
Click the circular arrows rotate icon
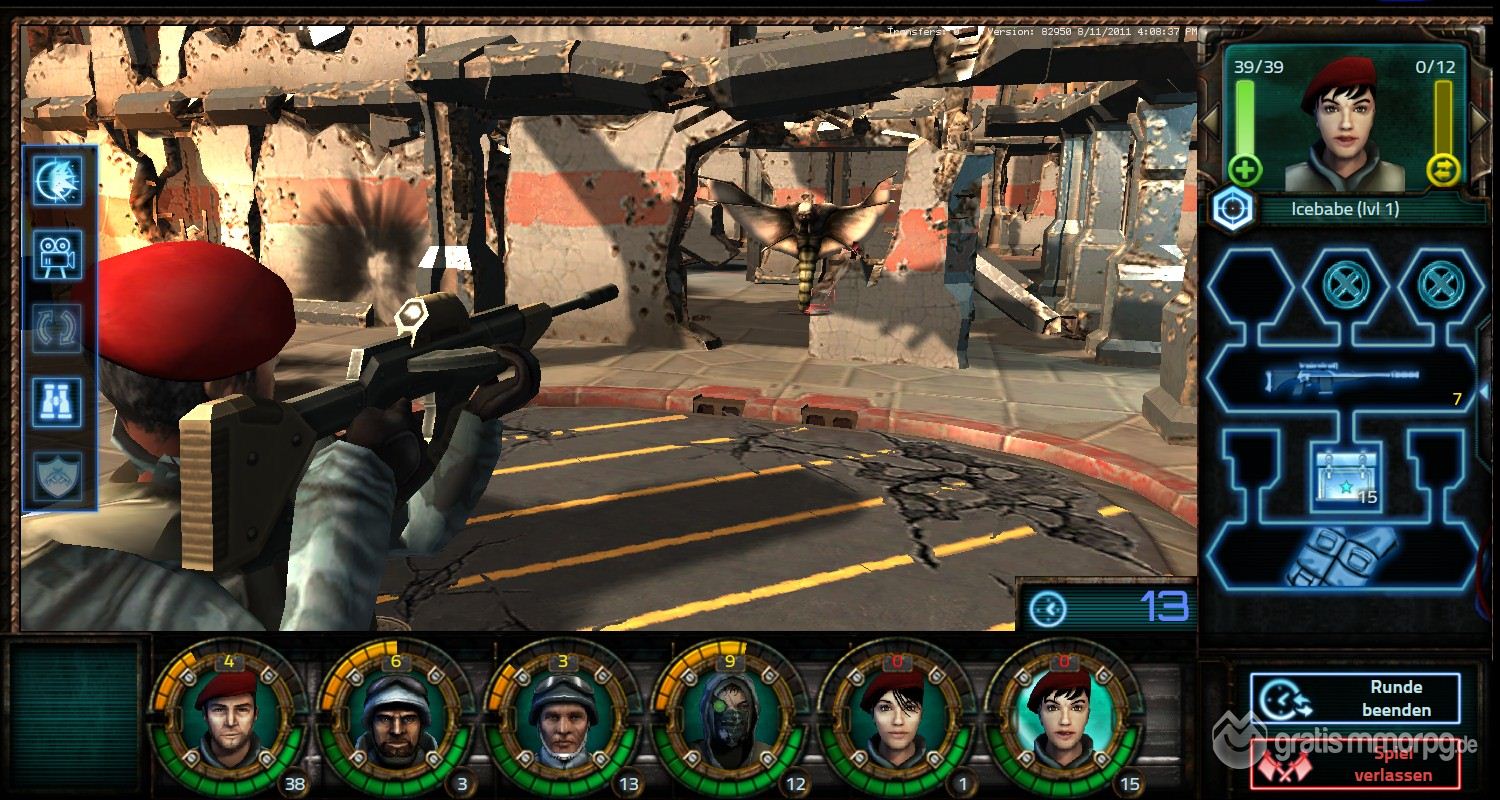[x=59, y=328]
